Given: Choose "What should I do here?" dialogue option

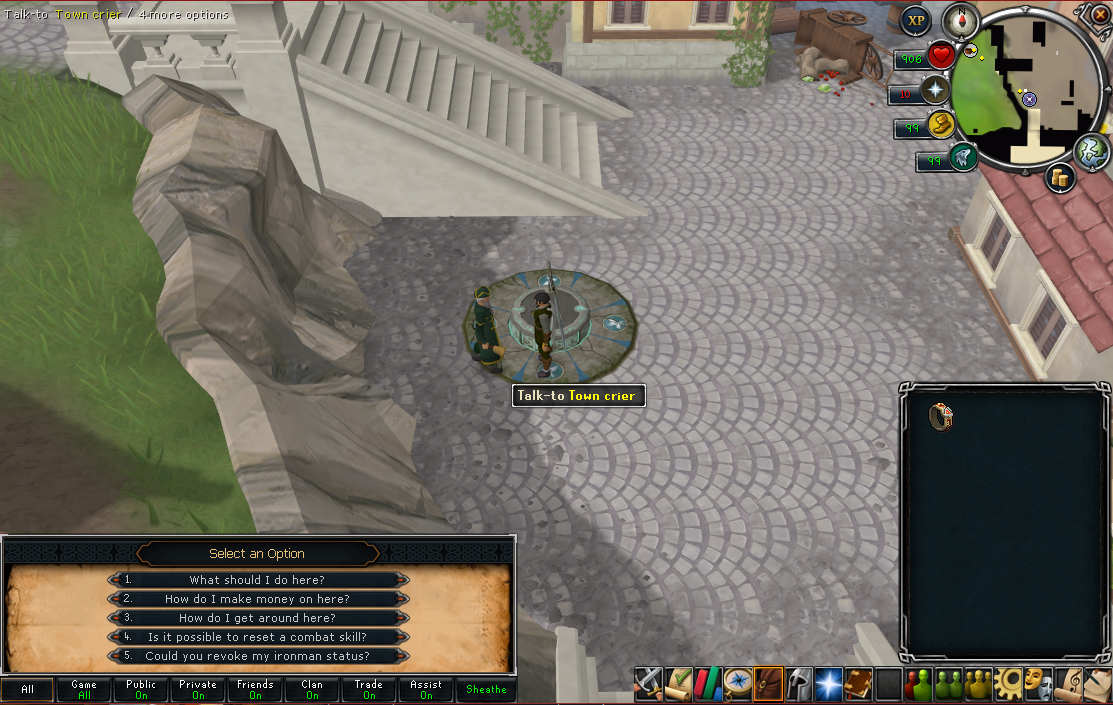Looking at the screenshot, I should pos(257,580).
